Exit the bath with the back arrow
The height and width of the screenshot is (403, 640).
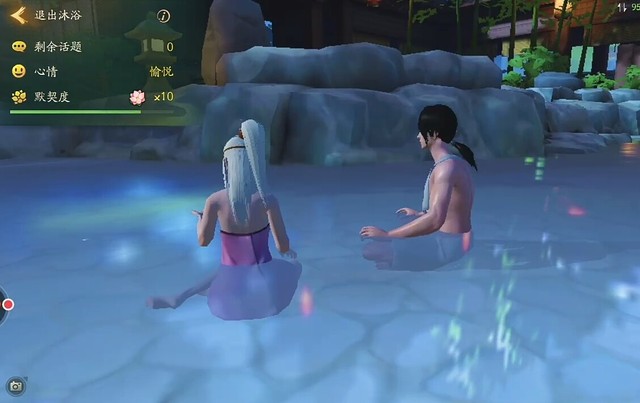coord(18,16)
